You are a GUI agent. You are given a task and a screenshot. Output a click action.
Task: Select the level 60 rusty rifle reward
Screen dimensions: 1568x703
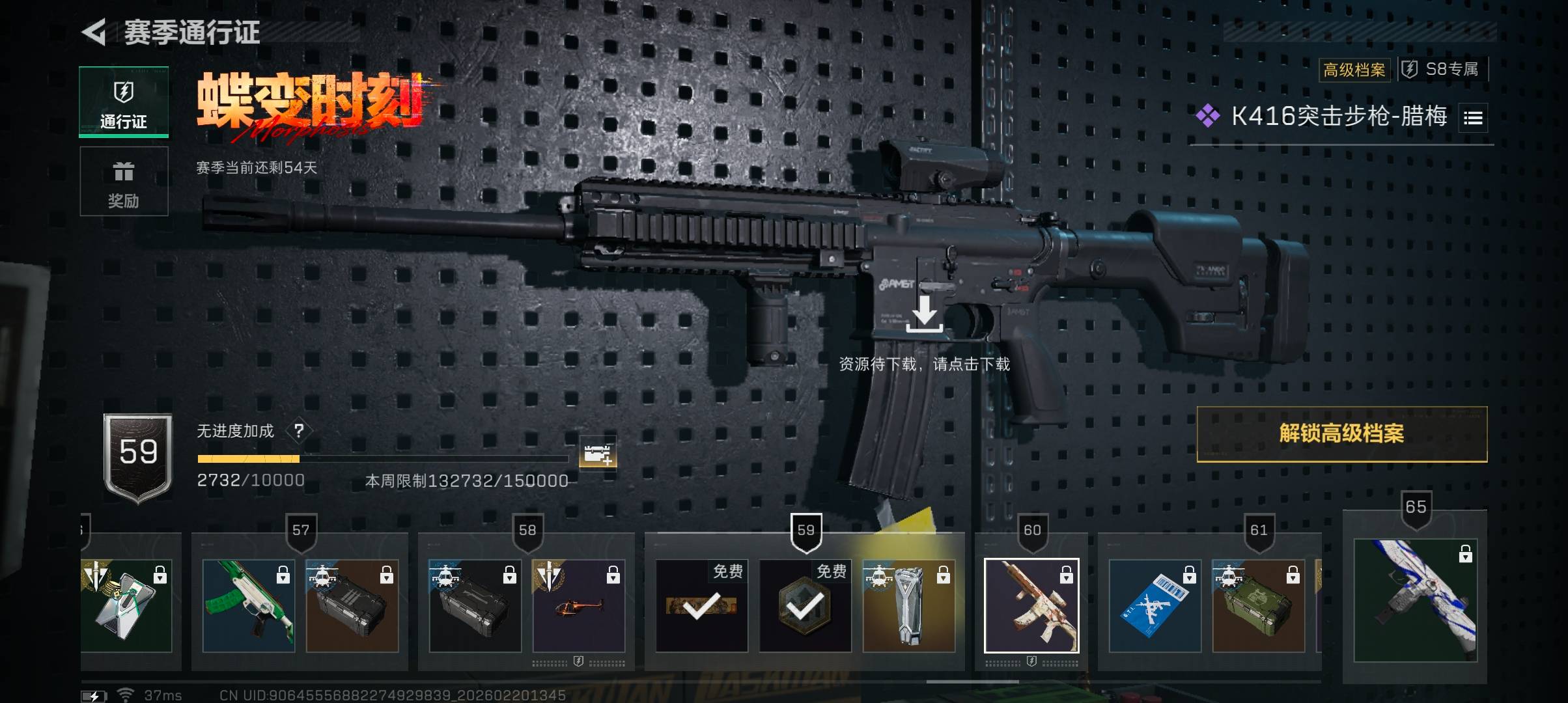(1031, 605)
